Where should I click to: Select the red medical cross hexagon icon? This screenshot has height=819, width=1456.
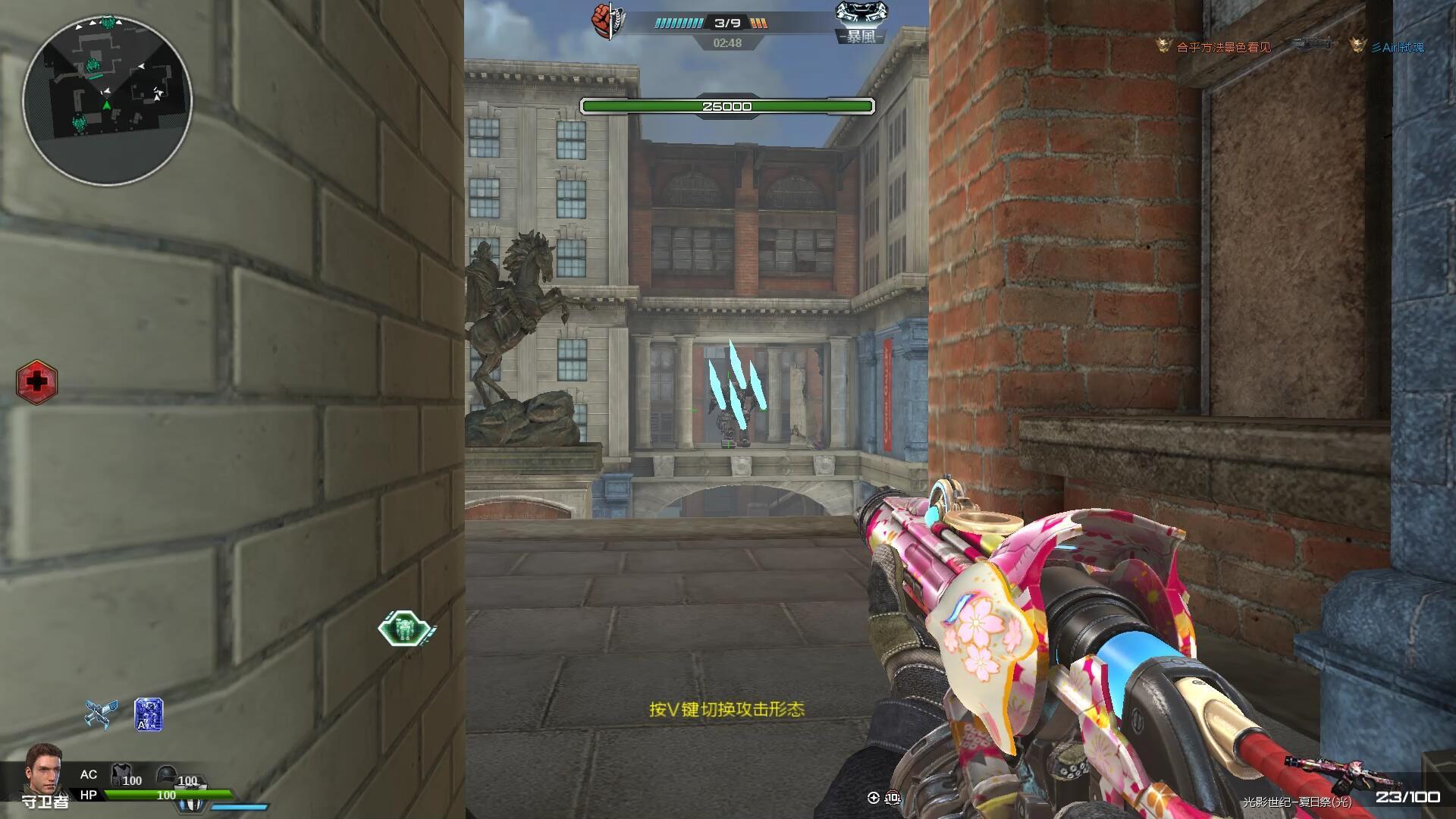click(x=36, y=381)
